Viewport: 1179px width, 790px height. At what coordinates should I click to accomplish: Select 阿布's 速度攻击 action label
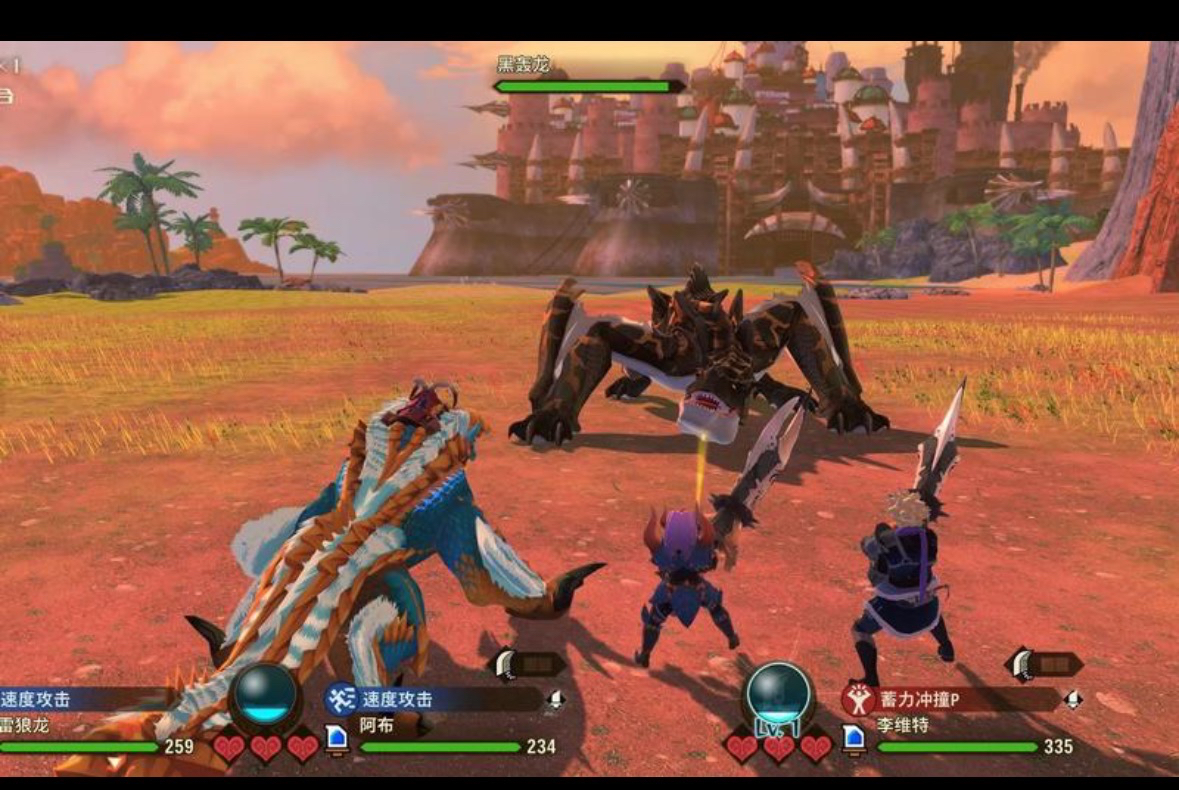(x=398, y=699)
